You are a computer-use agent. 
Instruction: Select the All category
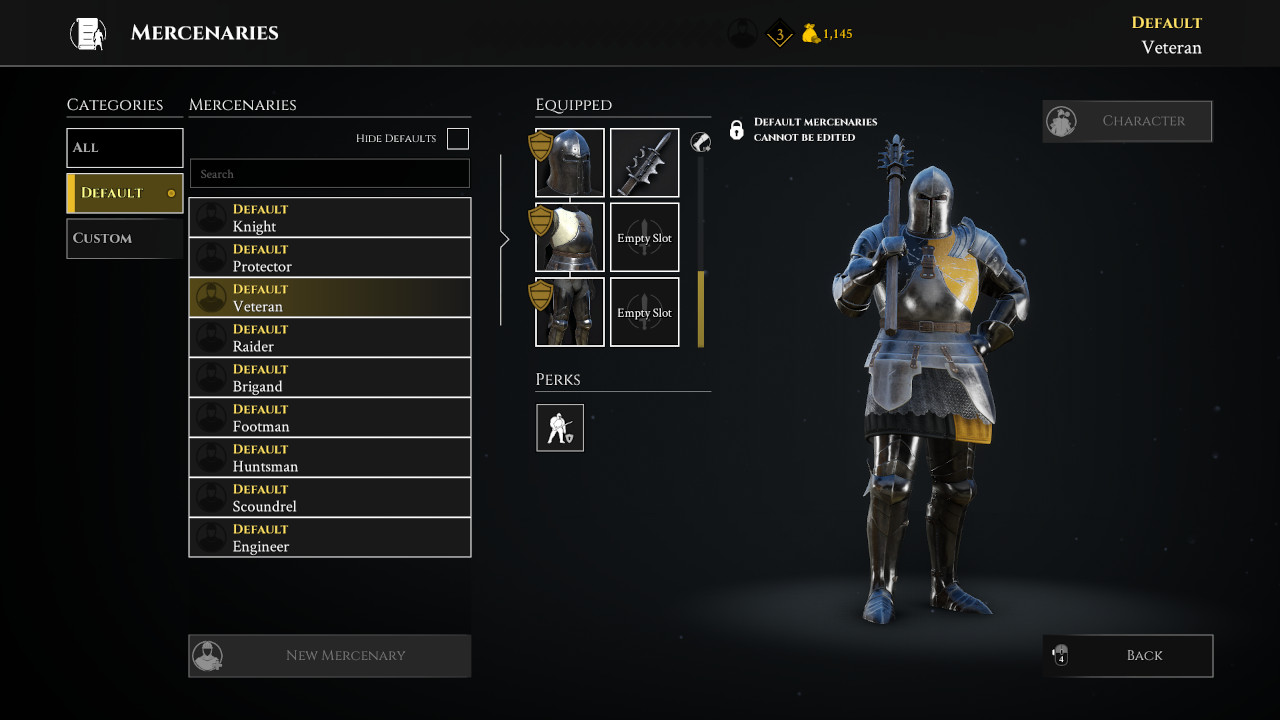click(x=125, y=148)
